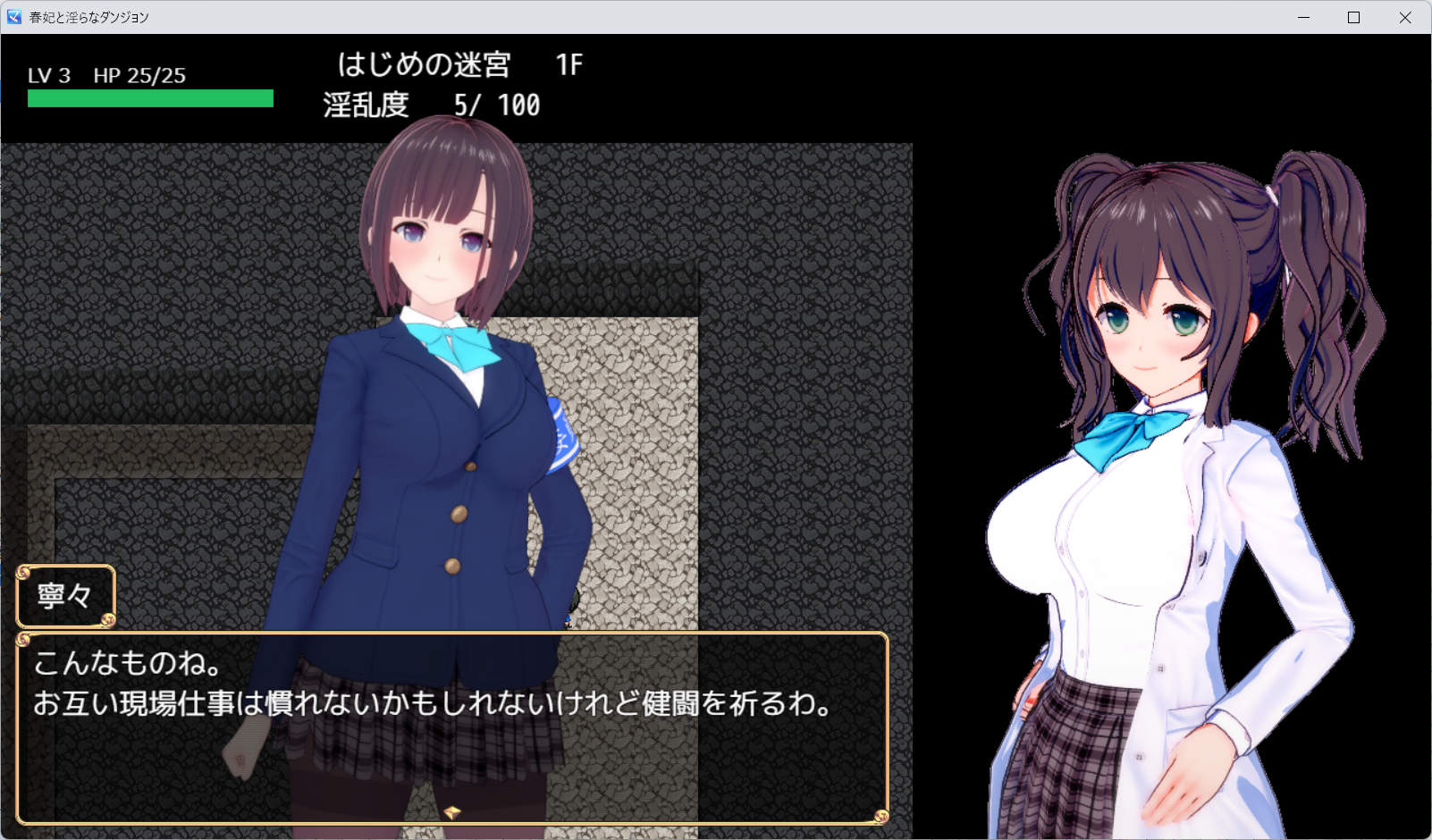Close the game window
Image resolution: width=1432 pixels, height=840 pixels.
[x=1405, y=18]
